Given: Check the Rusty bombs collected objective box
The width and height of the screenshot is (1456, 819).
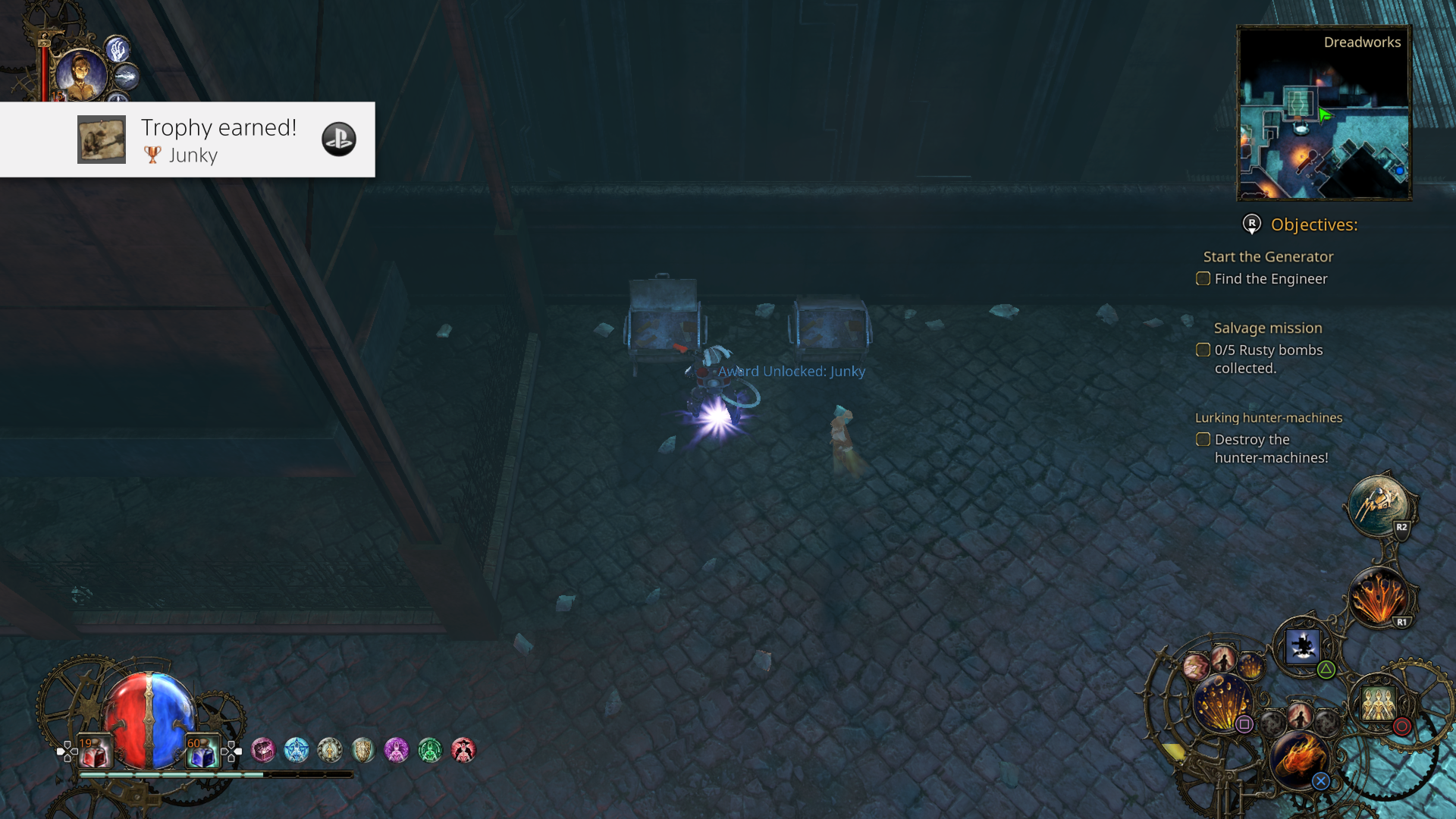Looking at the screenshot, I should pos(1203,350).
